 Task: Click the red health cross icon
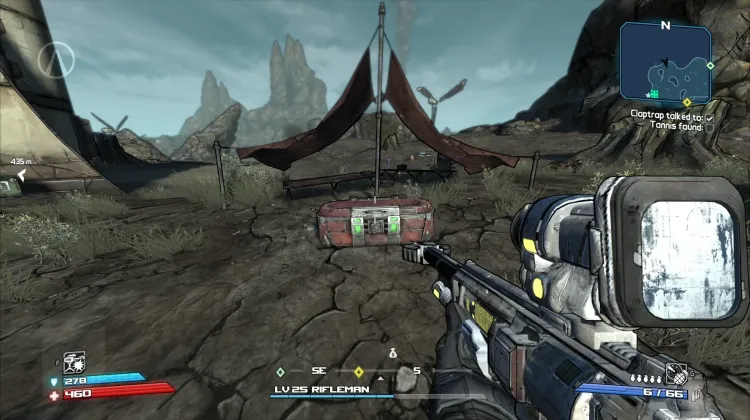55,394
